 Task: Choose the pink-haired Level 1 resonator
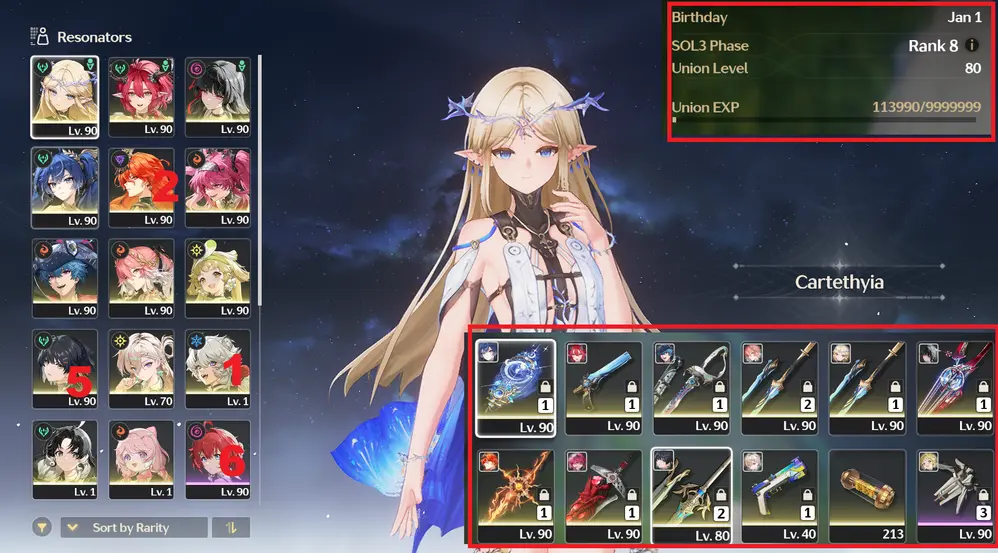pyautogui.click(x=141, y=459)
